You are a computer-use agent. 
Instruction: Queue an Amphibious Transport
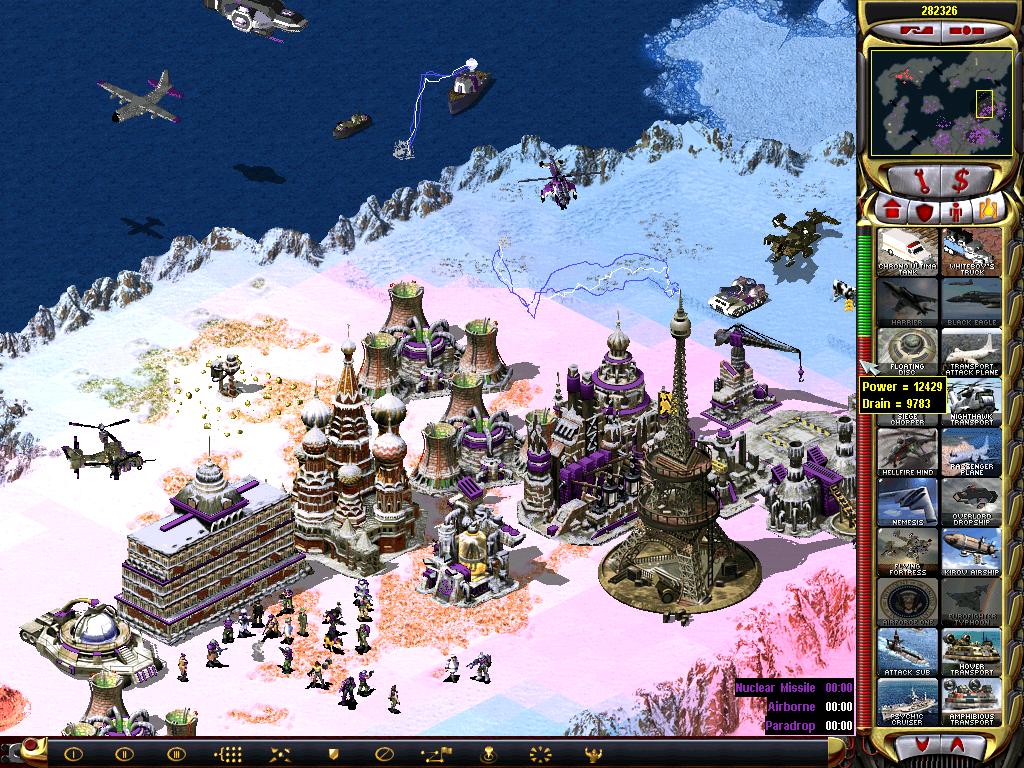(971, 701)
